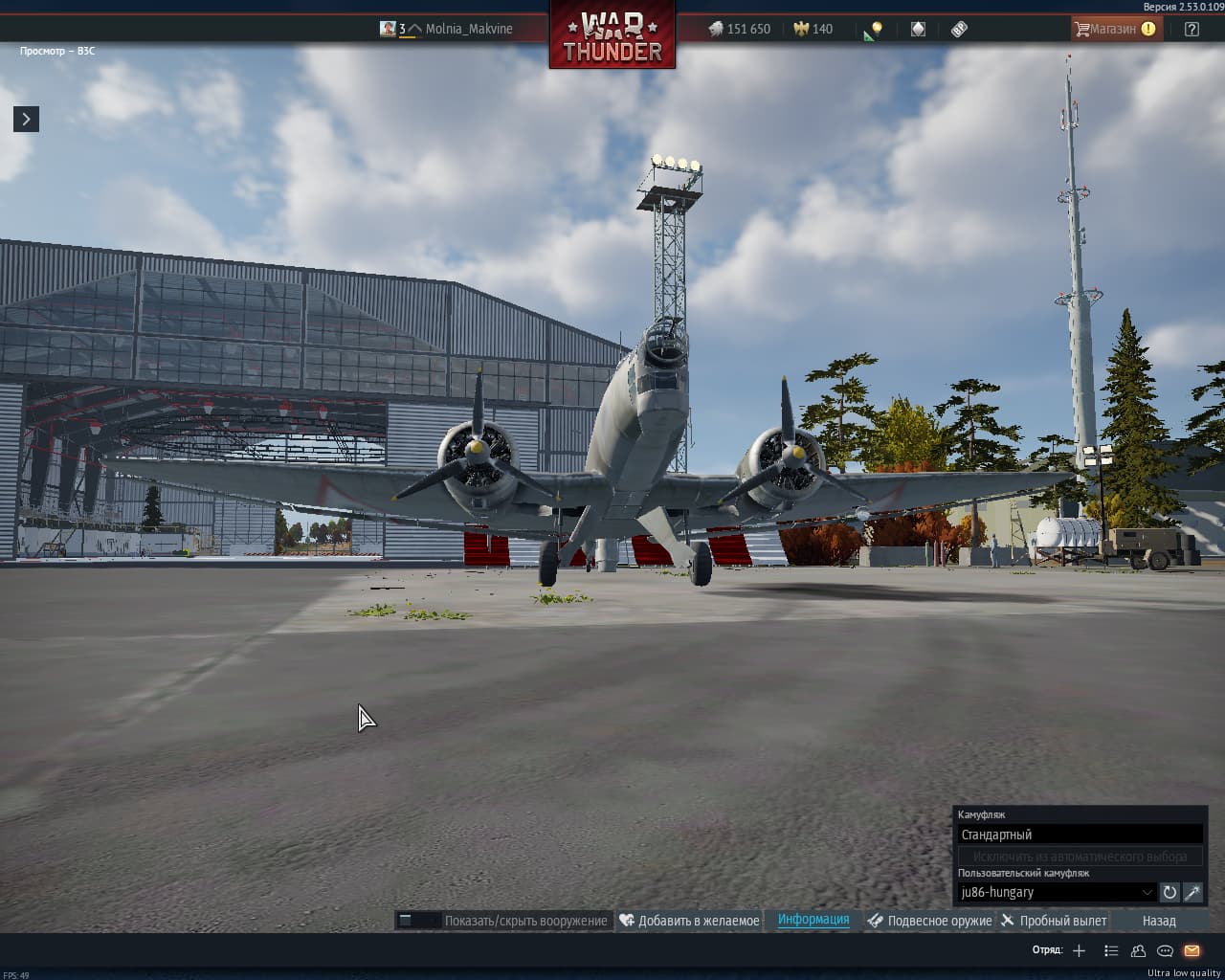Image resolution: width=1225 pixels, height=980 pixels.
Task: Open the help question mark button
Action: tap(1192, 29)
